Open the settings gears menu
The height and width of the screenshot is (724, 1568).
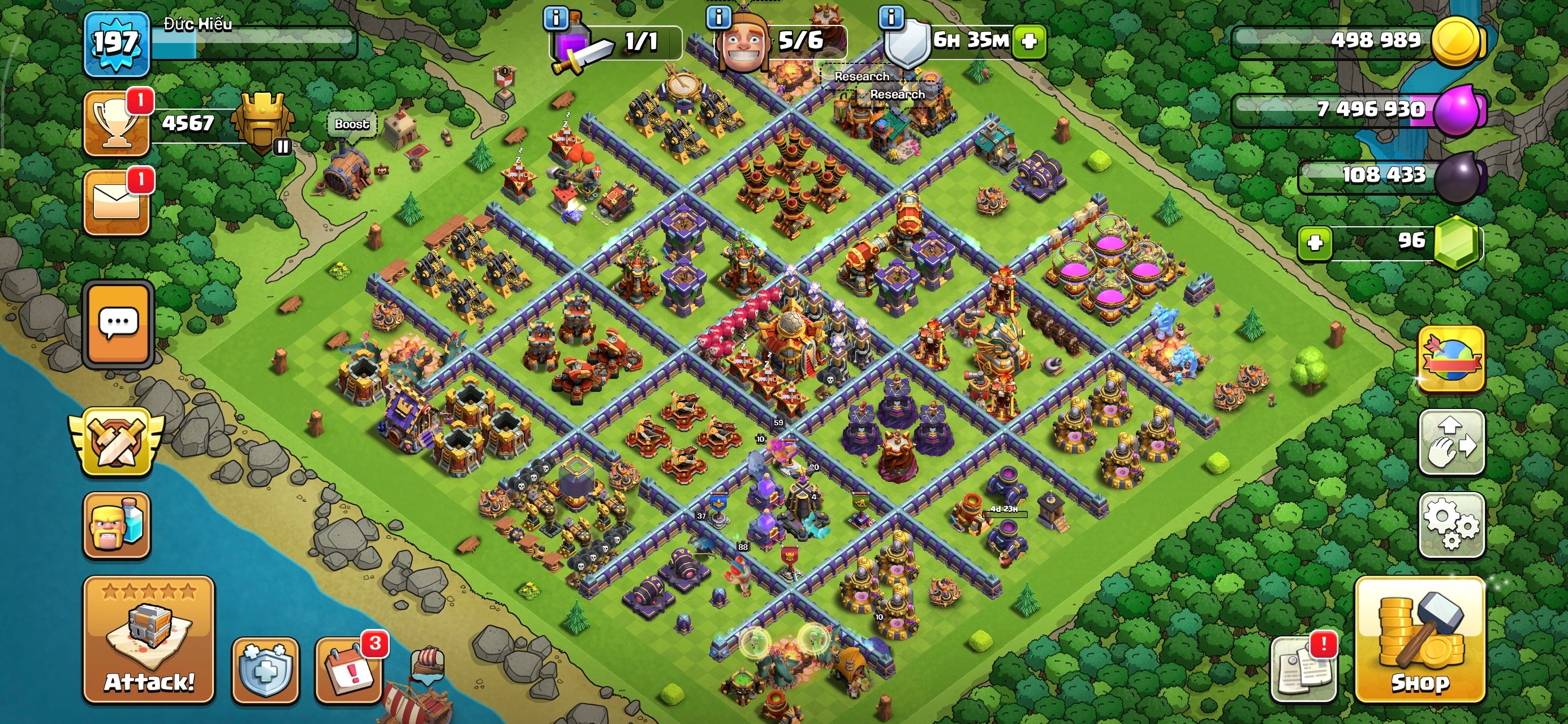click(1451, 524)
